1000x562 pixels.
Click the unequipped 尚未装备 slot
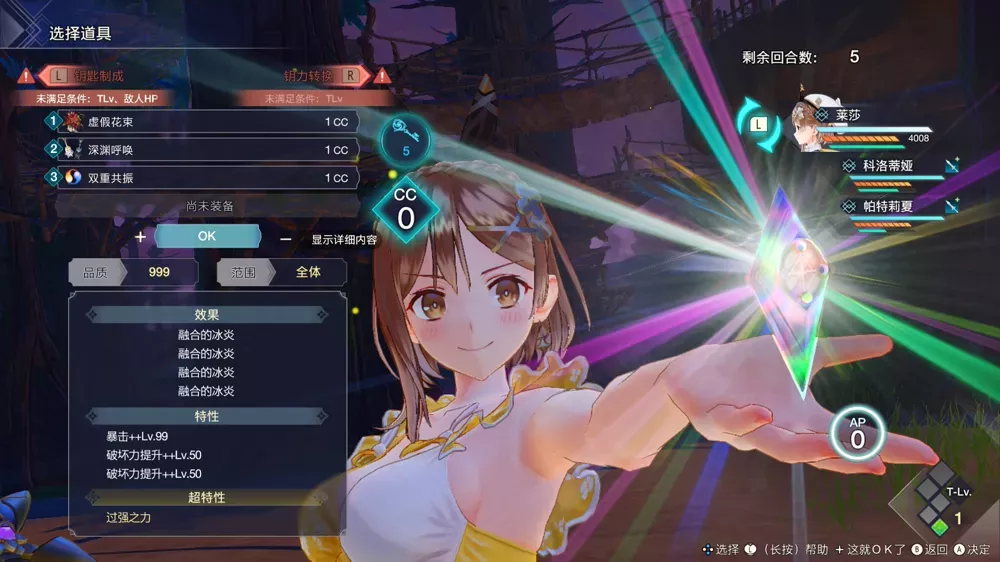coord(209,206)
